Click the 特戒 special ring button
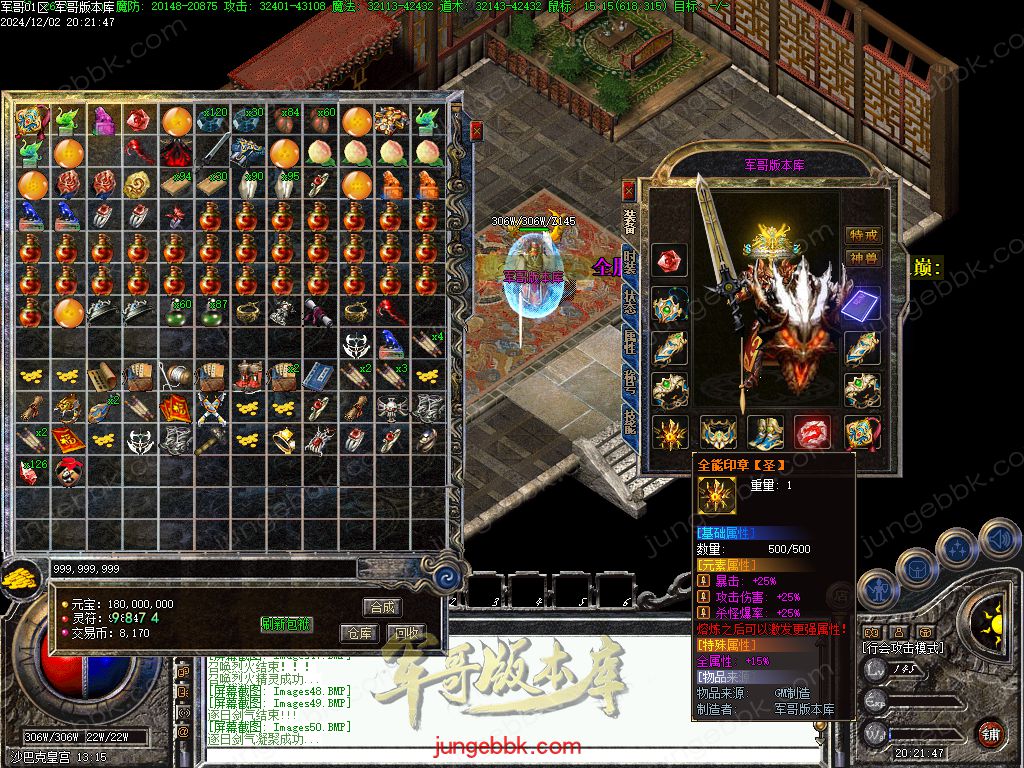 (x=863, y=235)
